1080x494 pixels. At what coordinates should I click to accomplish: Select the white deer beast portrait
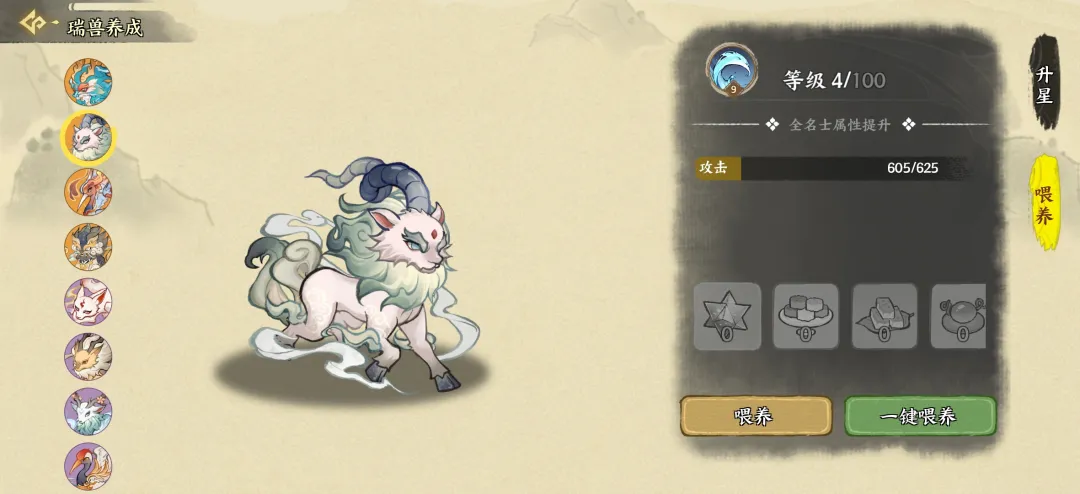(x=88, y=412)
